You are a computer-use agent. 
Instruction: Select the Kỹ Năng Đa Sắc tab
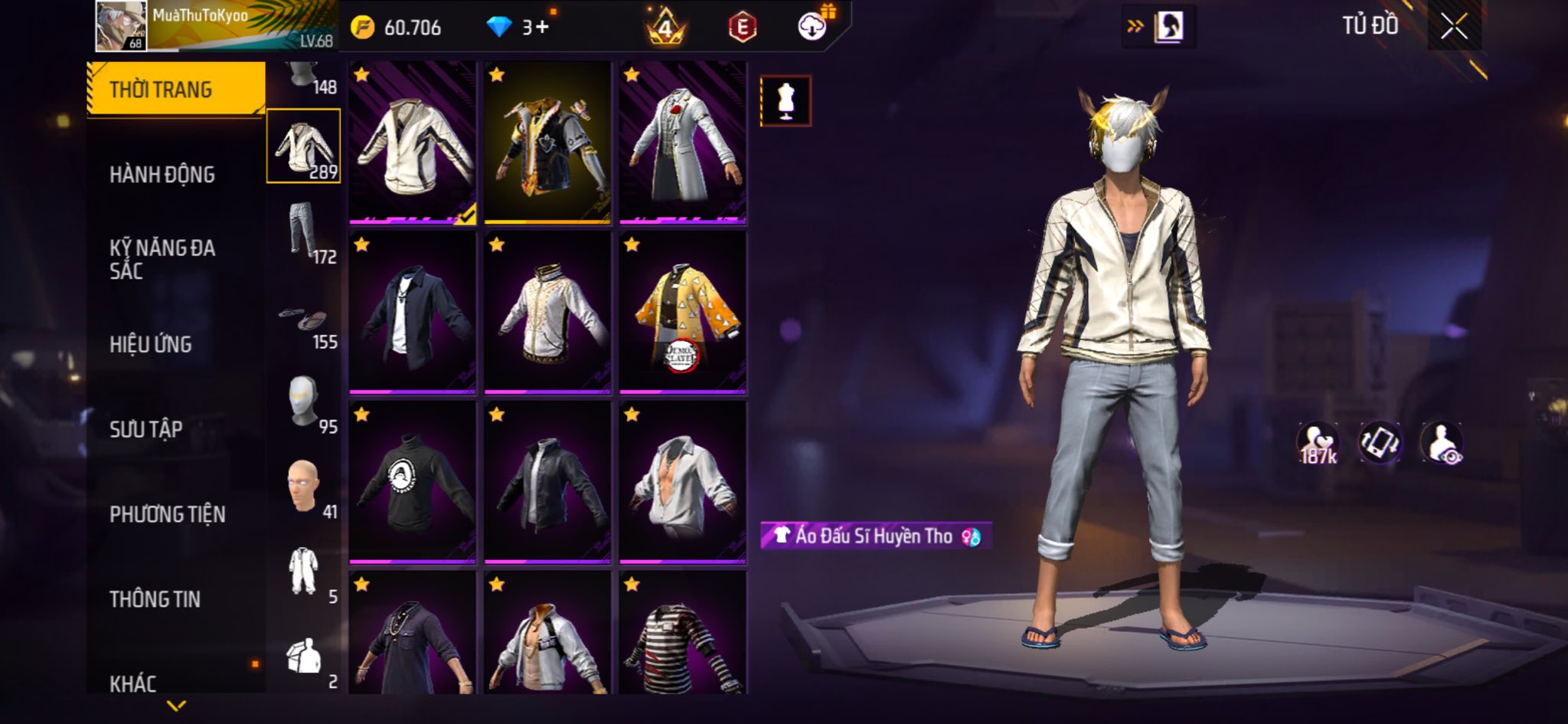[x=162, y=259]
